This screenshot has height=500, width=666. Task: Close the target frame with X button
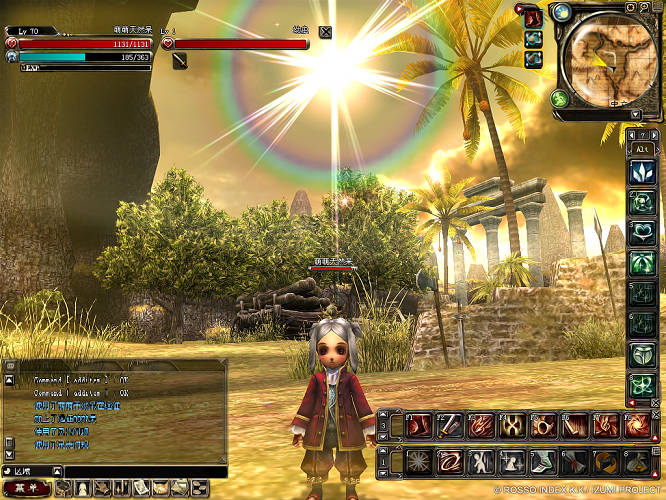[326, 31]
